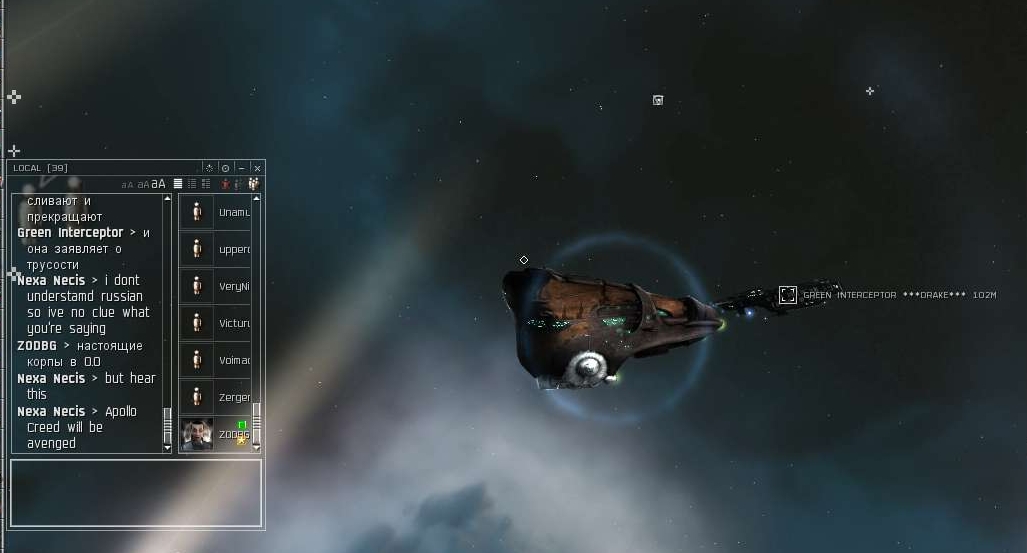Click the chat message scrollbar down arrow
The image size is (1027, 553).
[167, 448]
